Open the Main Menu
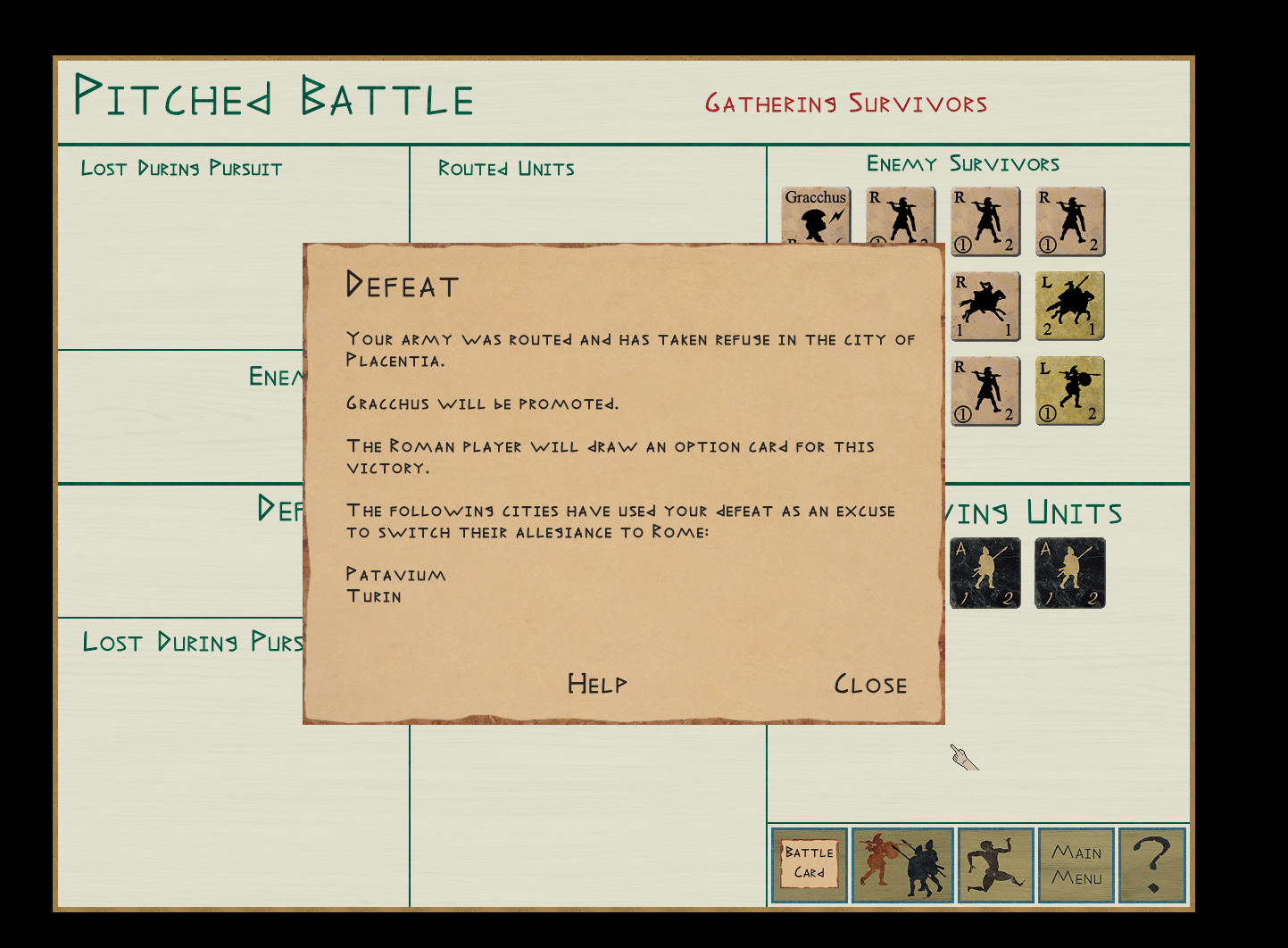The image size is (1288, 948). pyautogui.click(x=1076, y=864)
